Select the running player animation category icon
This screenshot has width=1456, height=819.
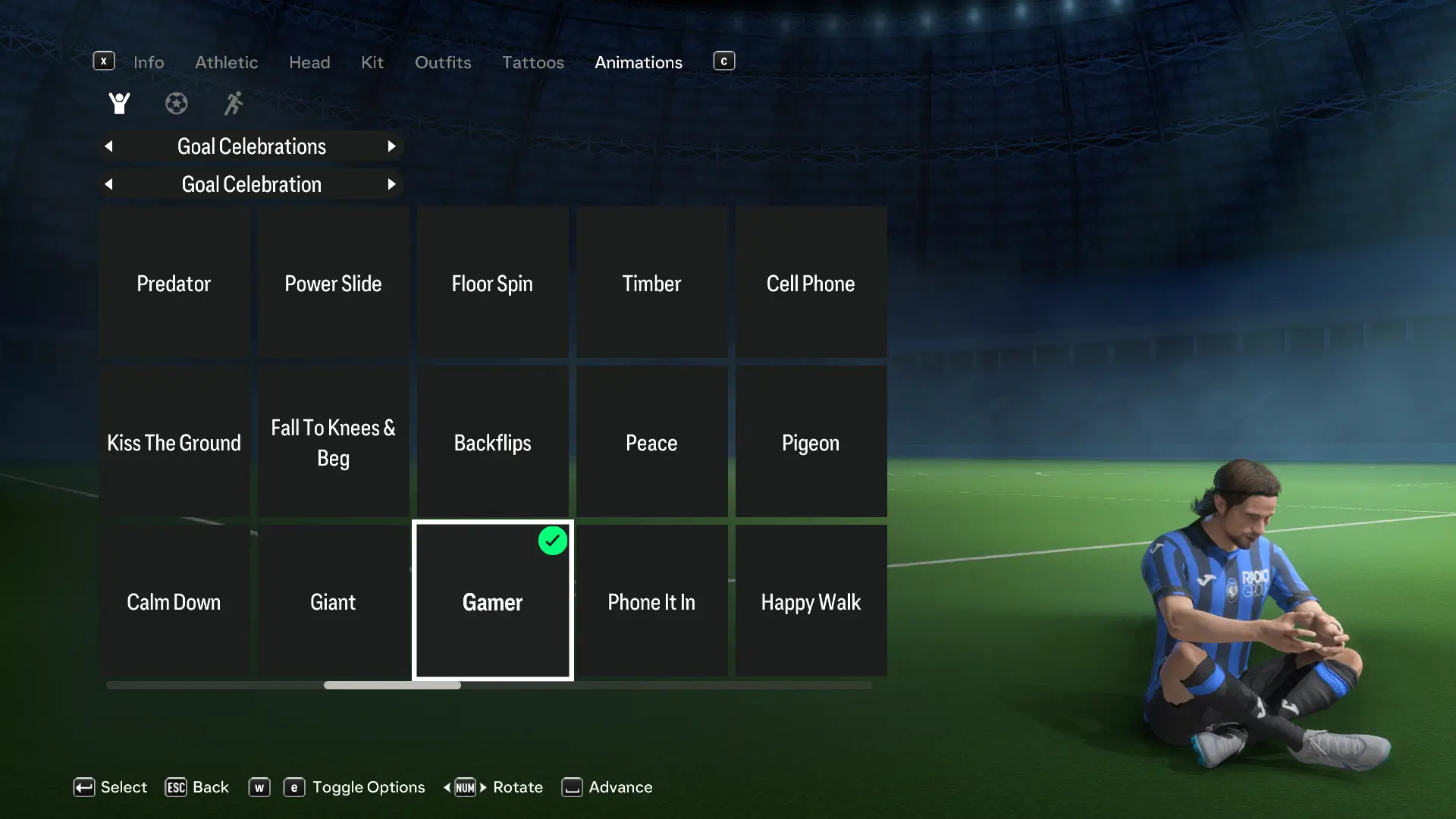pyautogui.click(x=234, y=103)
